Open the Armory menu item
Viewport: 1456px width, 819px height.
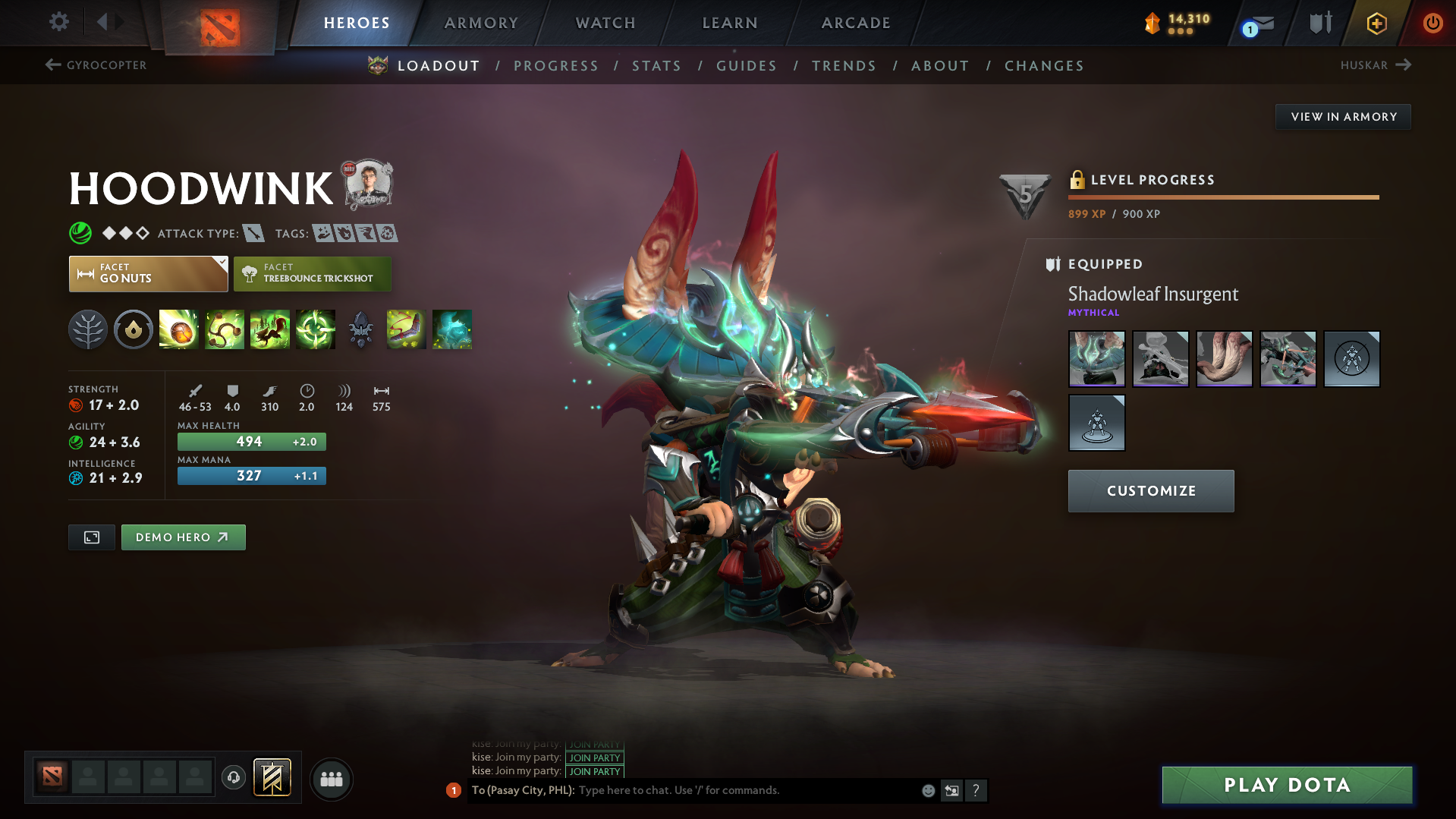481,23
